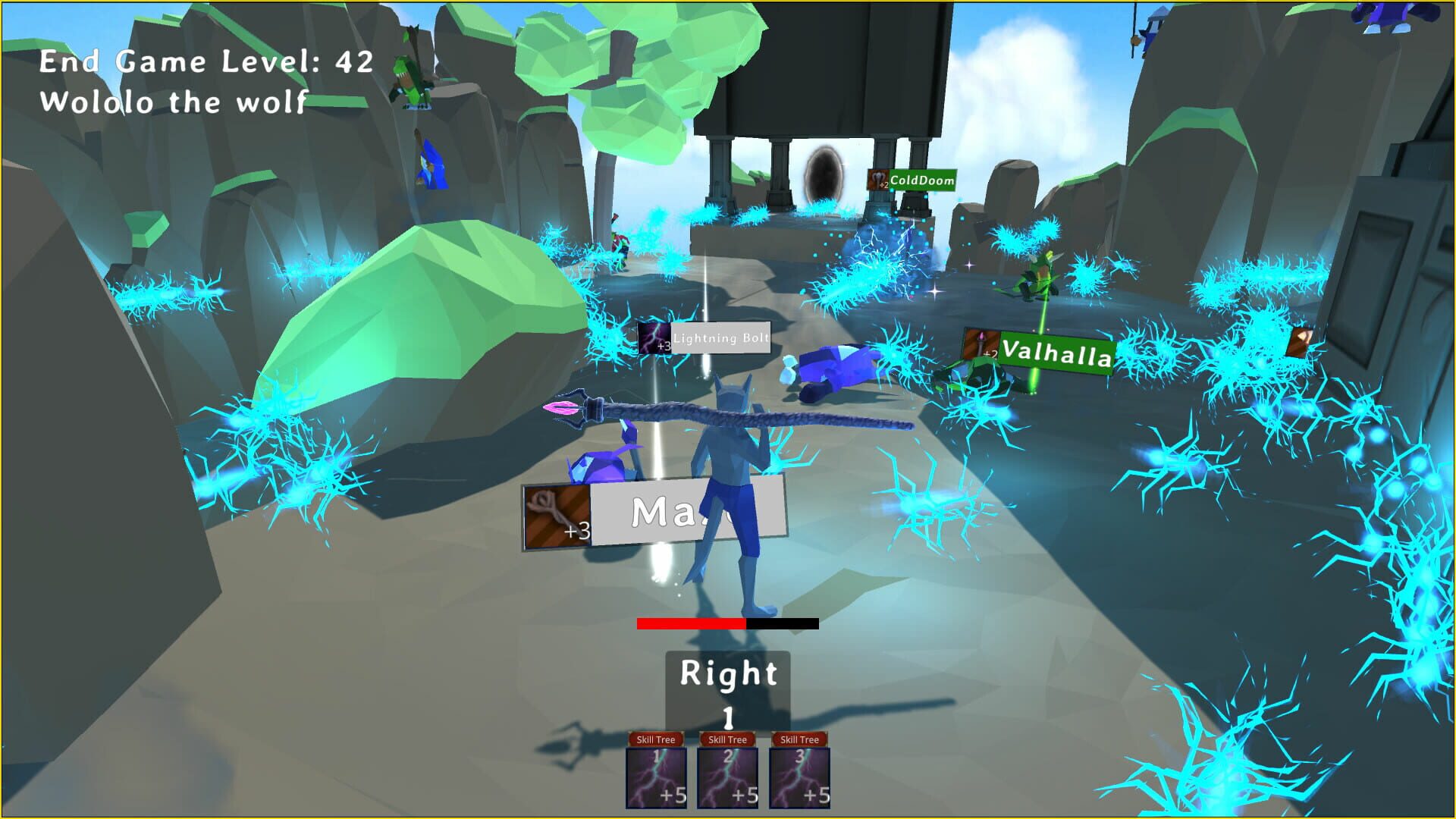1456x819 pixels.
Task: Click the Lightning Bolt name label
Action: pyautogui.click(x=719, y=338)
